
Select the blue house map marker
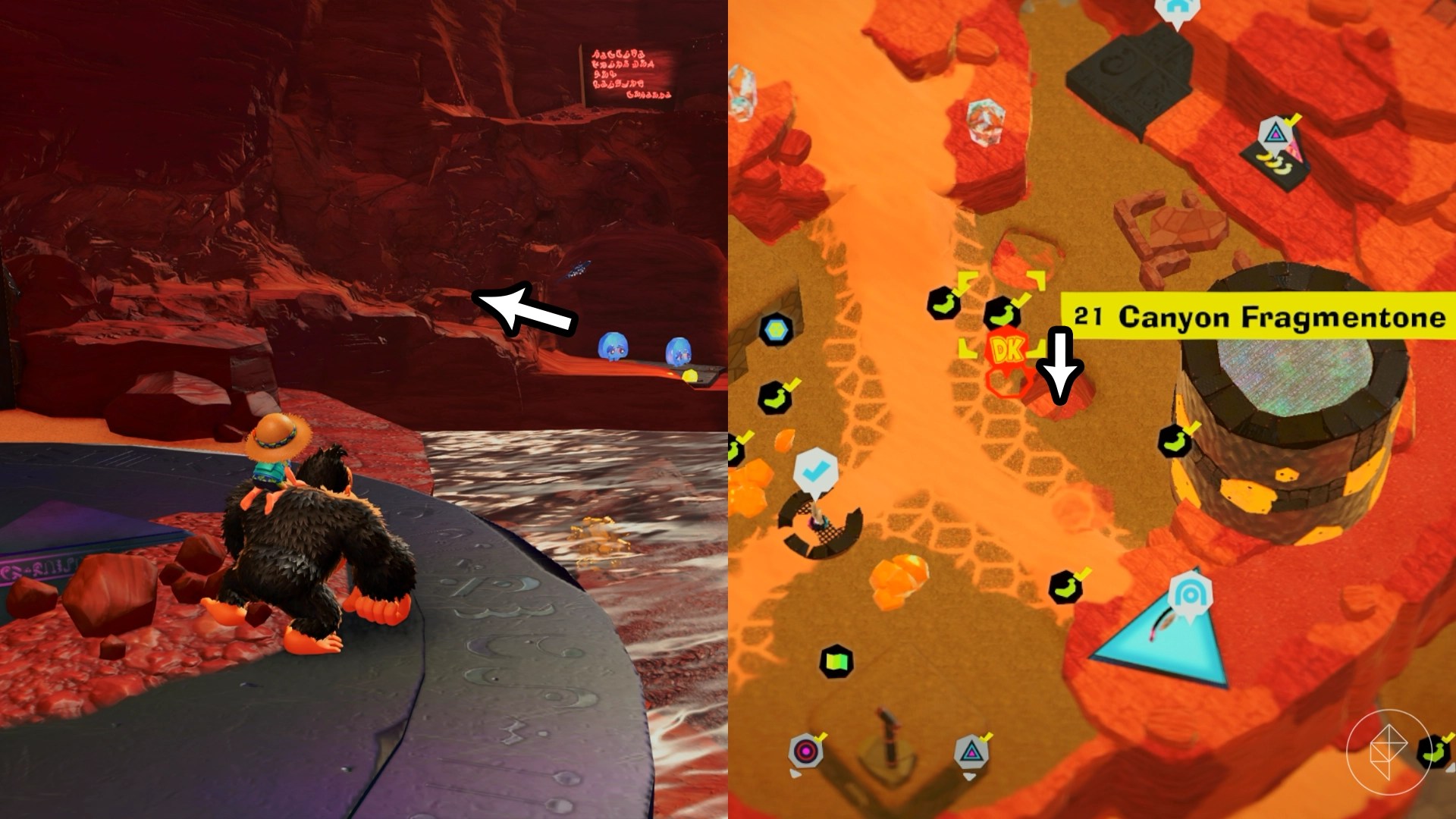pos(1175,9)
